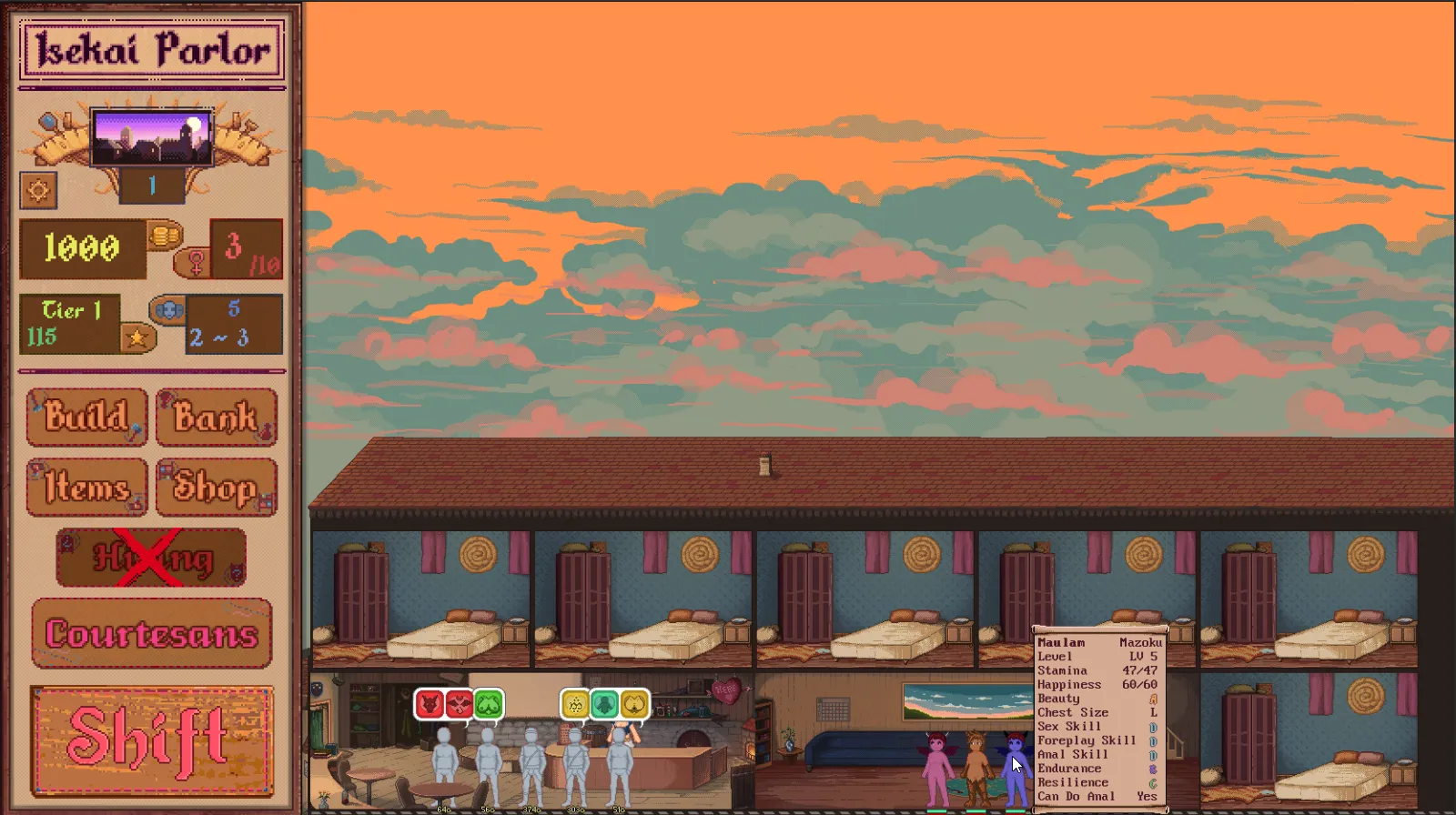Click the crossed-out Hiring button
Viewport: 1456px width, 815px height.
click(151, 558)
